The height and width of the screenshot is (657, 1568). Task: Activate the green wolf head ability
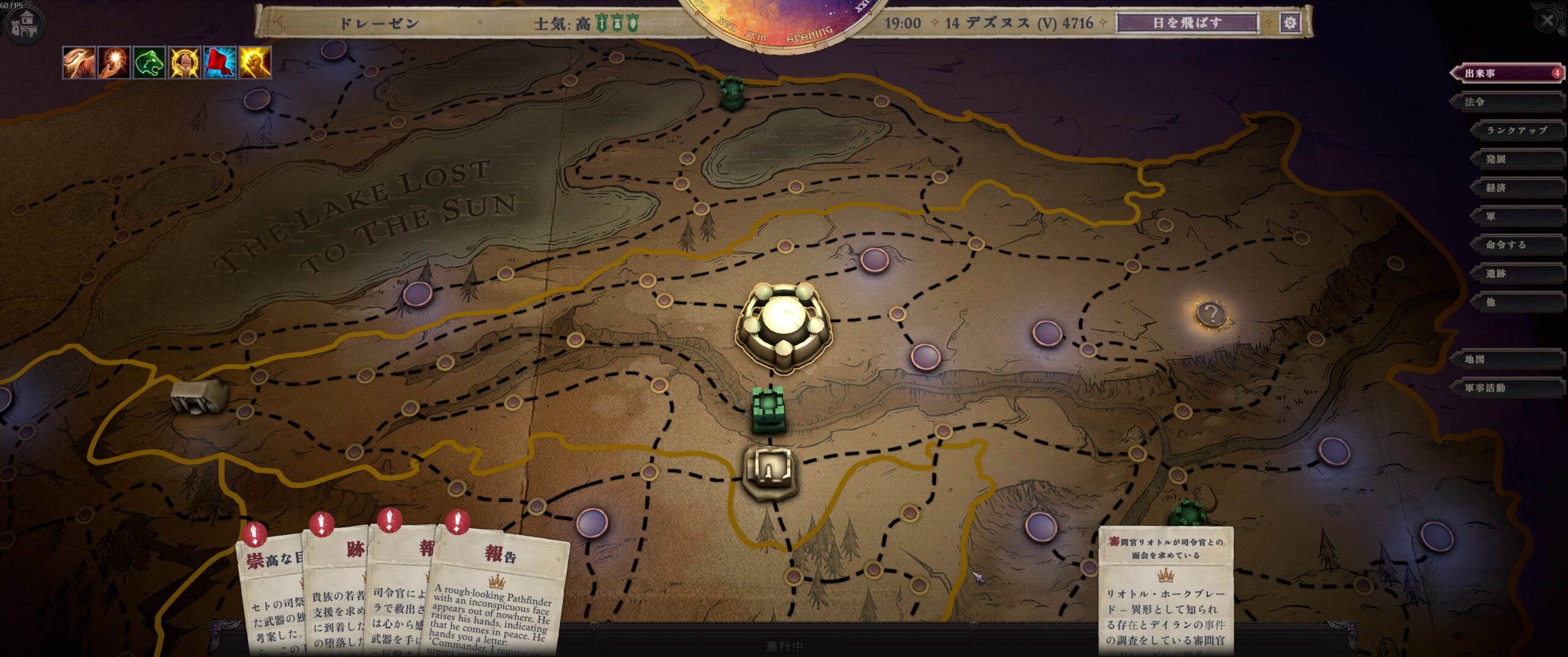point(149,63)
